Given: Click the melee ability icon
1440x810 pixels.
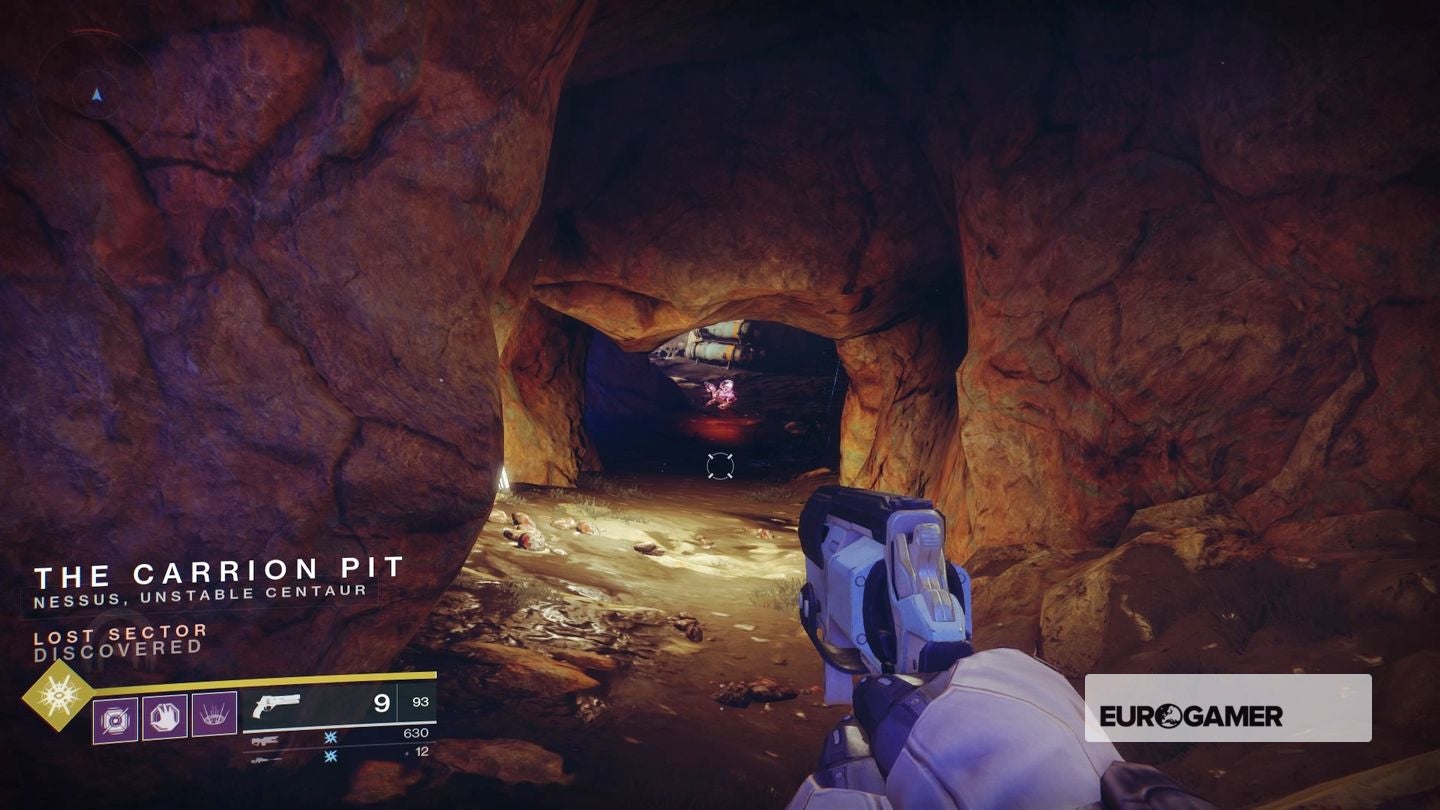Looking at the screenshot, I should (x=166, y=715).
